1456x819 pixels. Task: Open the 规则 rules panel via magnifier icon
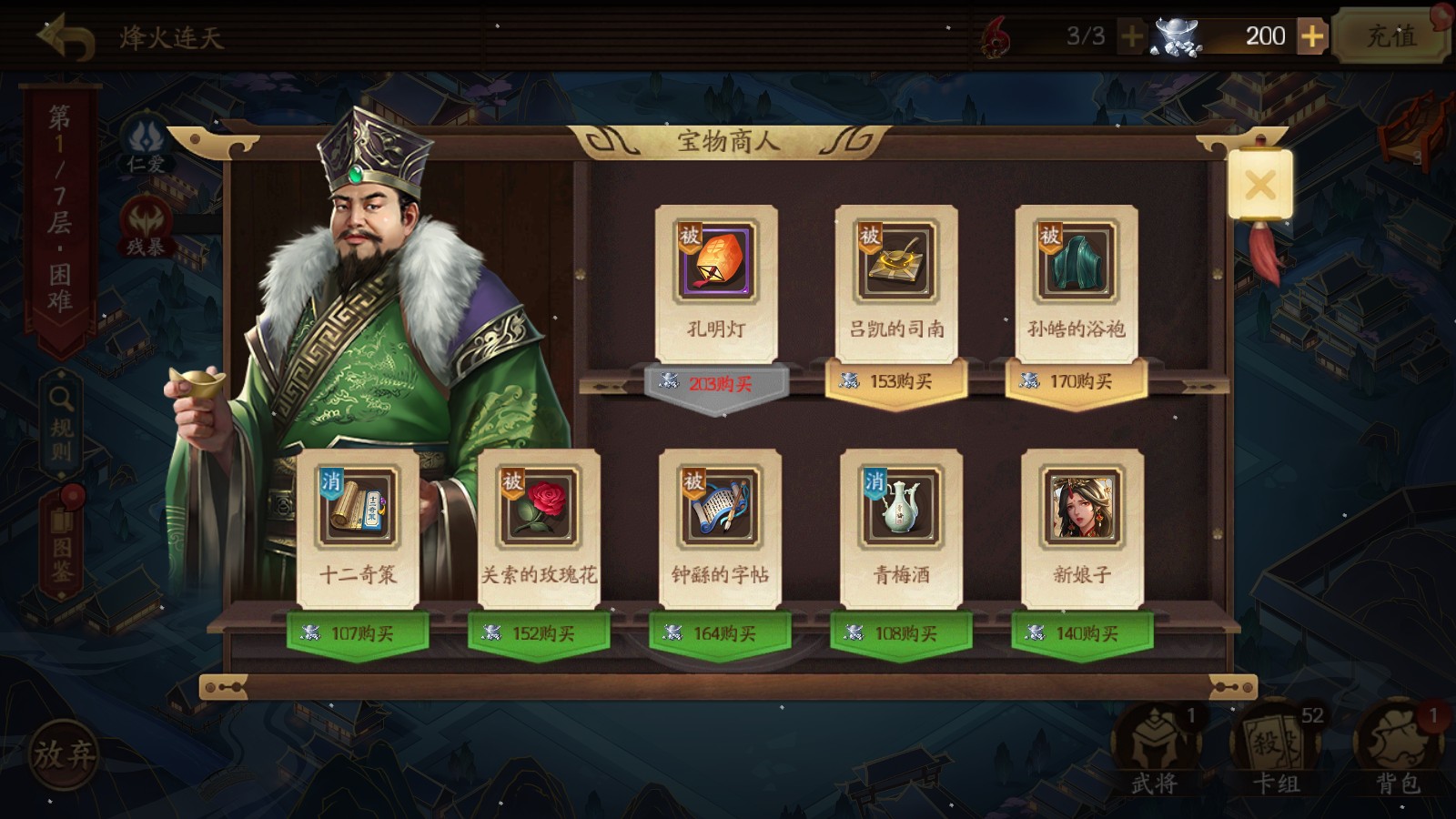[59, 399]
